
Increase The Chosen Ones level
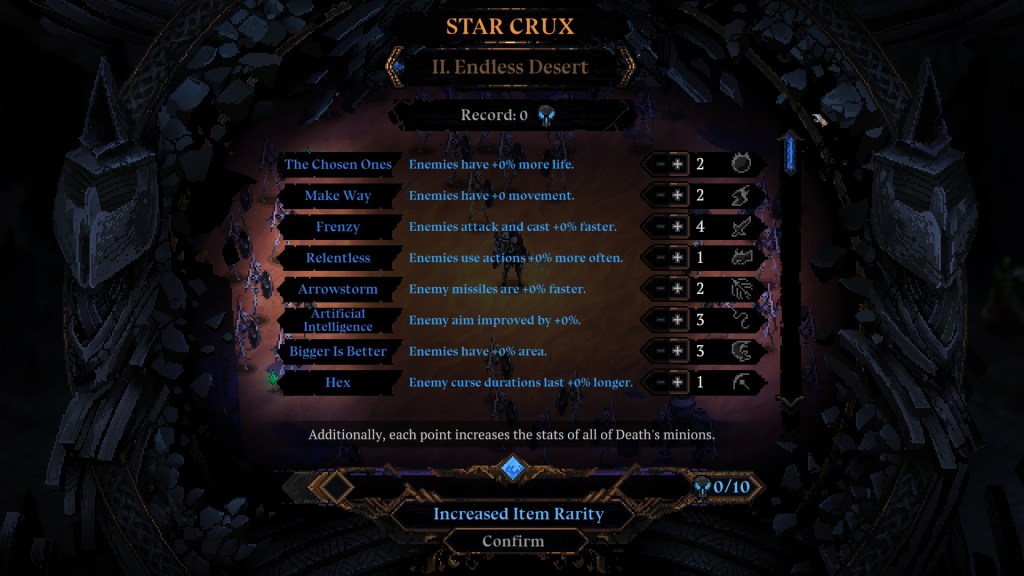678,164
